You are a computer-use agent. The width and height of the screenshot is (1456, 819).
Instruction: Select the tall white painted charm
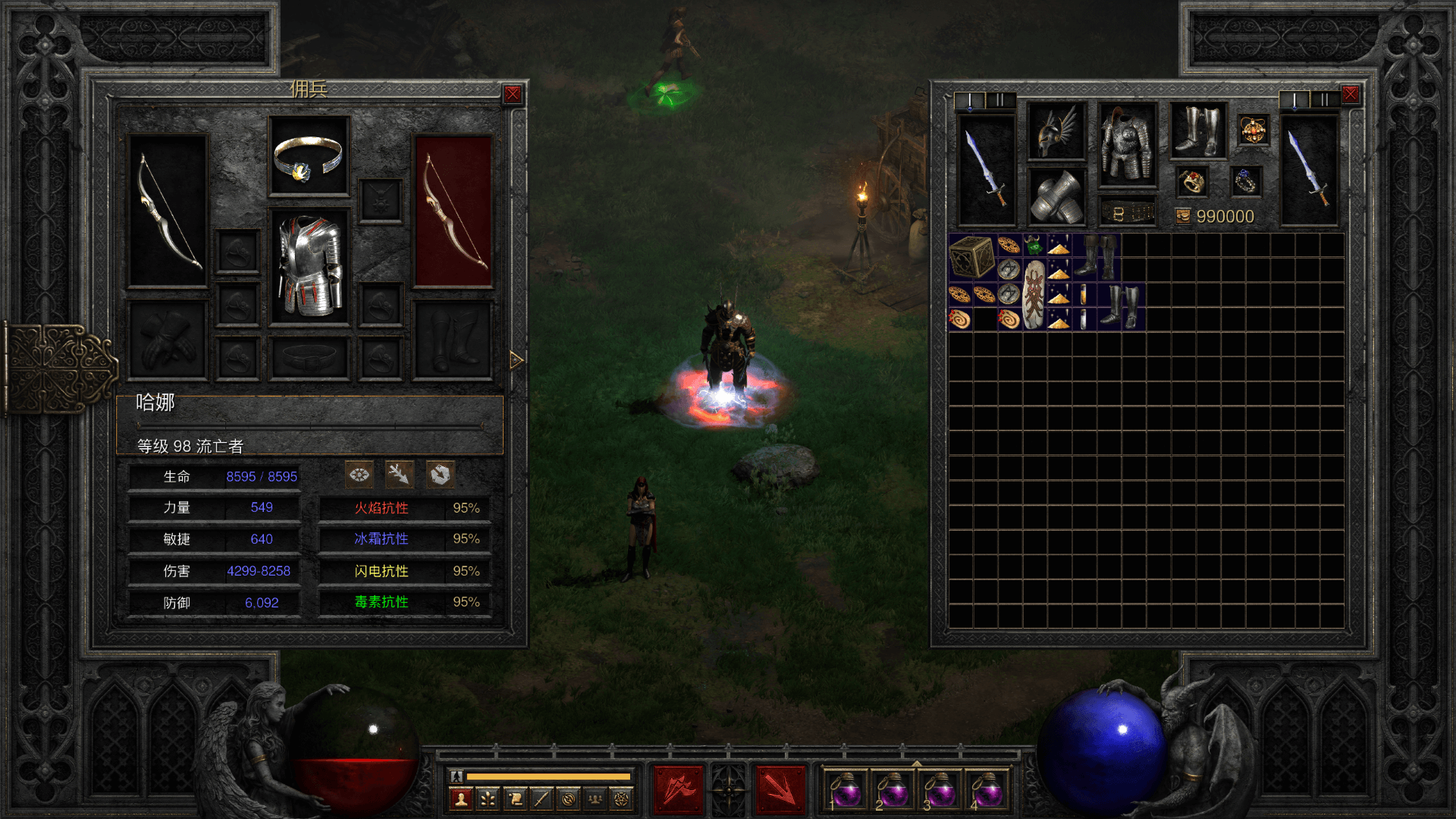[1034, 294]
